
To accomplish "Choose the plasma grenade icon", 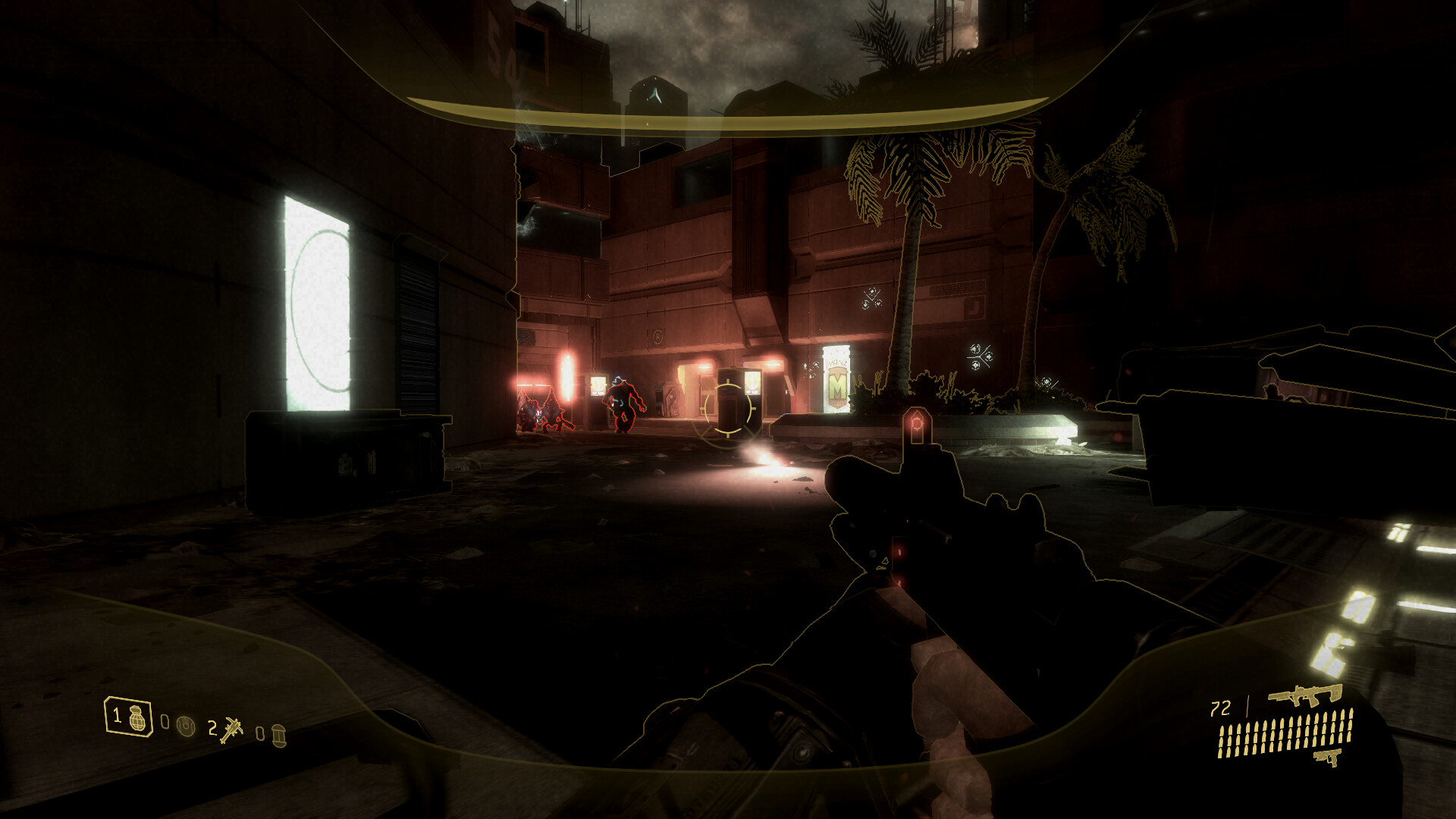I will 185,726.
